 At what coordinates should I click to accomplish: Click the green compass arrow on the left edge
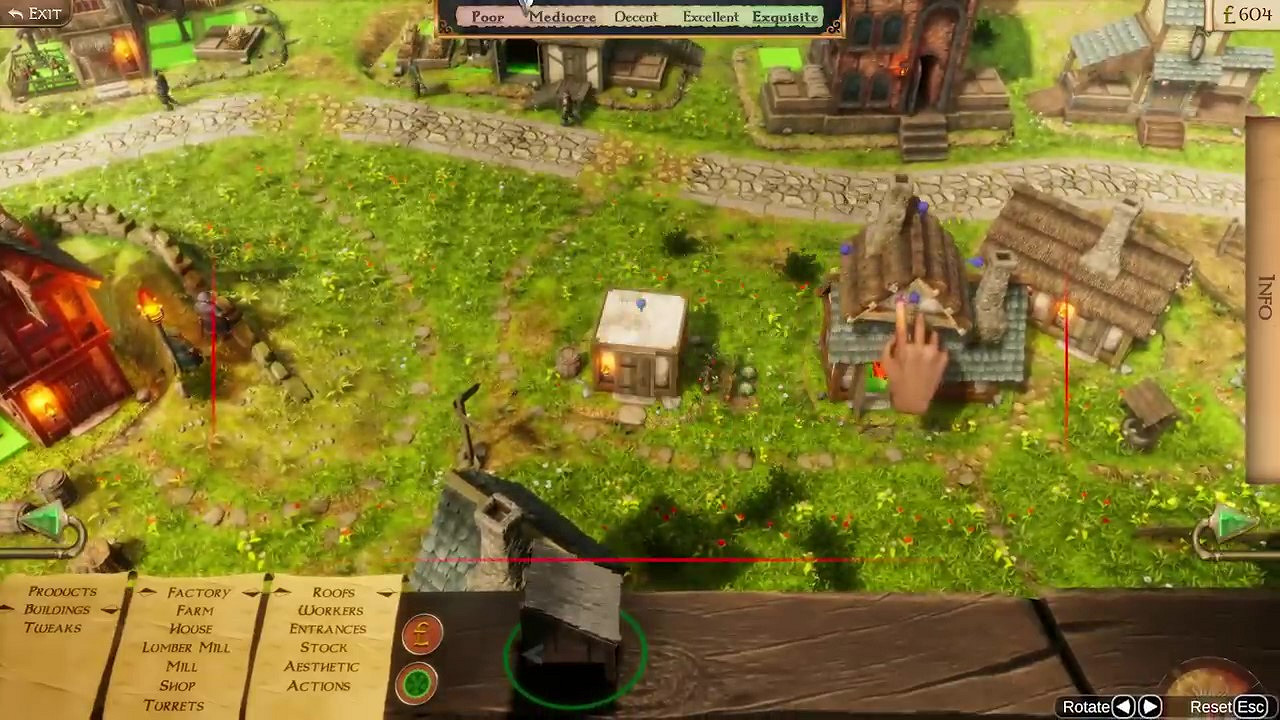click(44, 518)
